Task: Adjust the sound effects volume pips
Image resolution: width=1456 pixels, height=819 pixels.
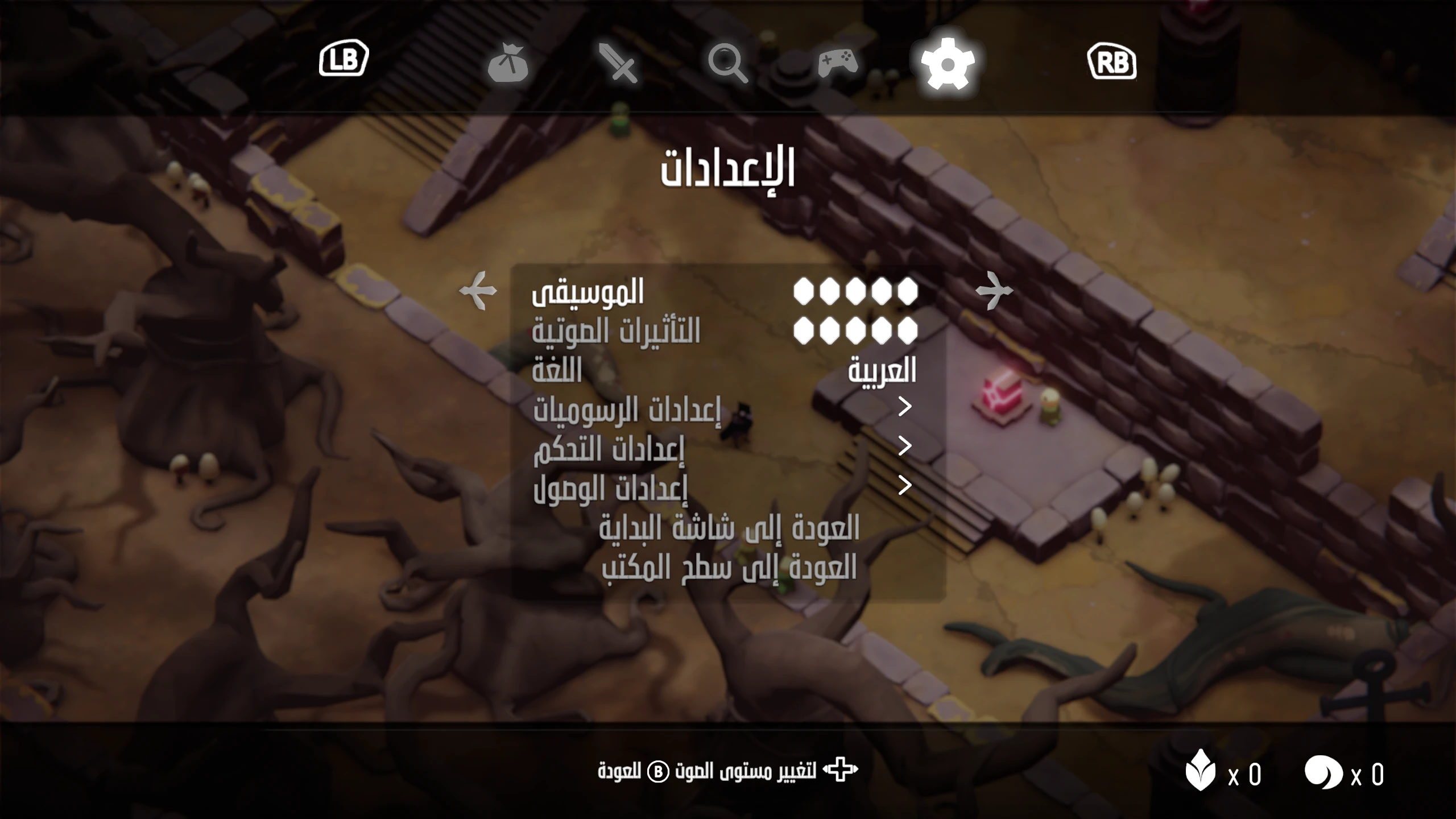Action: click(855, 331)
